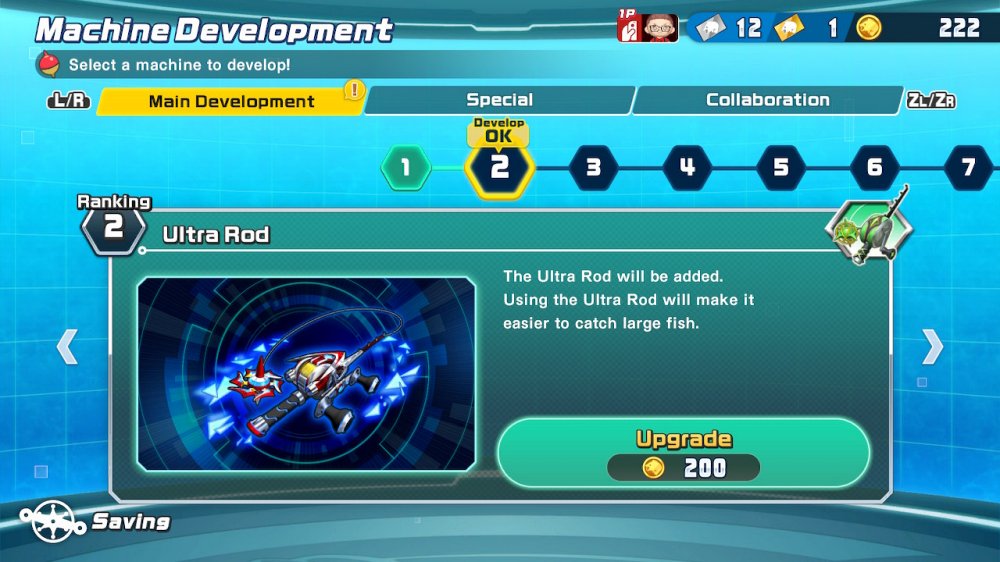
Task: Pick ranking hexagon number 4
Action: [687, 167]
